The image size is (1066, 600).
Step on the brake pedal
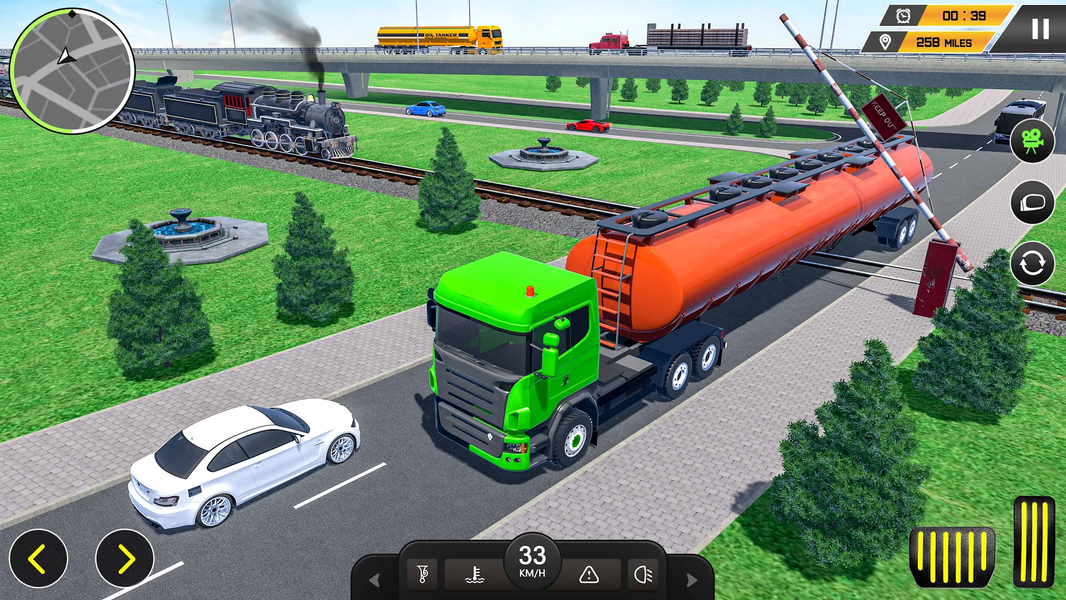[x=951, y=557]
